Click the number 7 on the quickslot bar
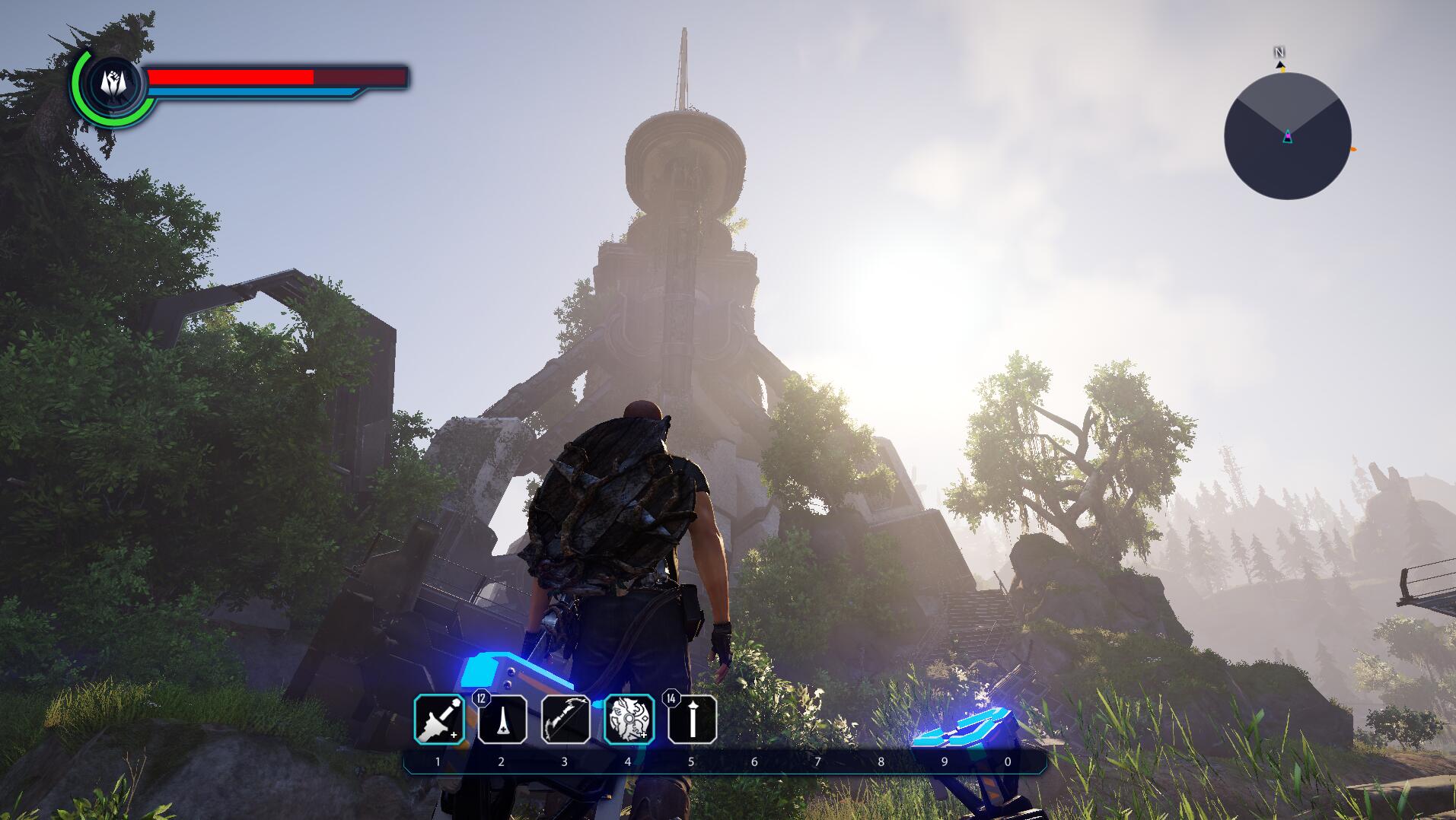Screen dimensions: 1456x820 (817, 761)
